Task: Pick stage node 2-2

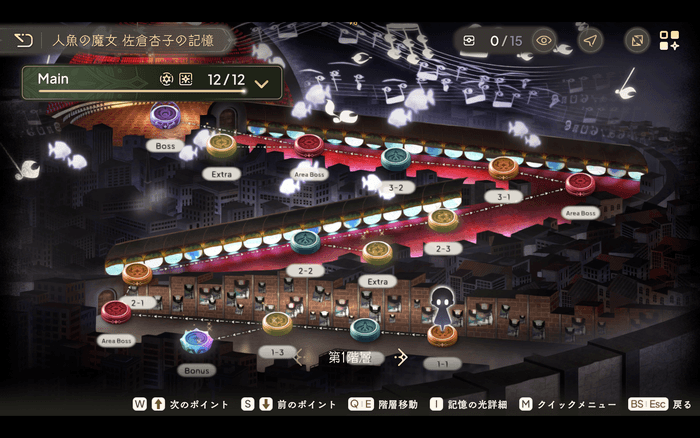Action: [306, 241]
